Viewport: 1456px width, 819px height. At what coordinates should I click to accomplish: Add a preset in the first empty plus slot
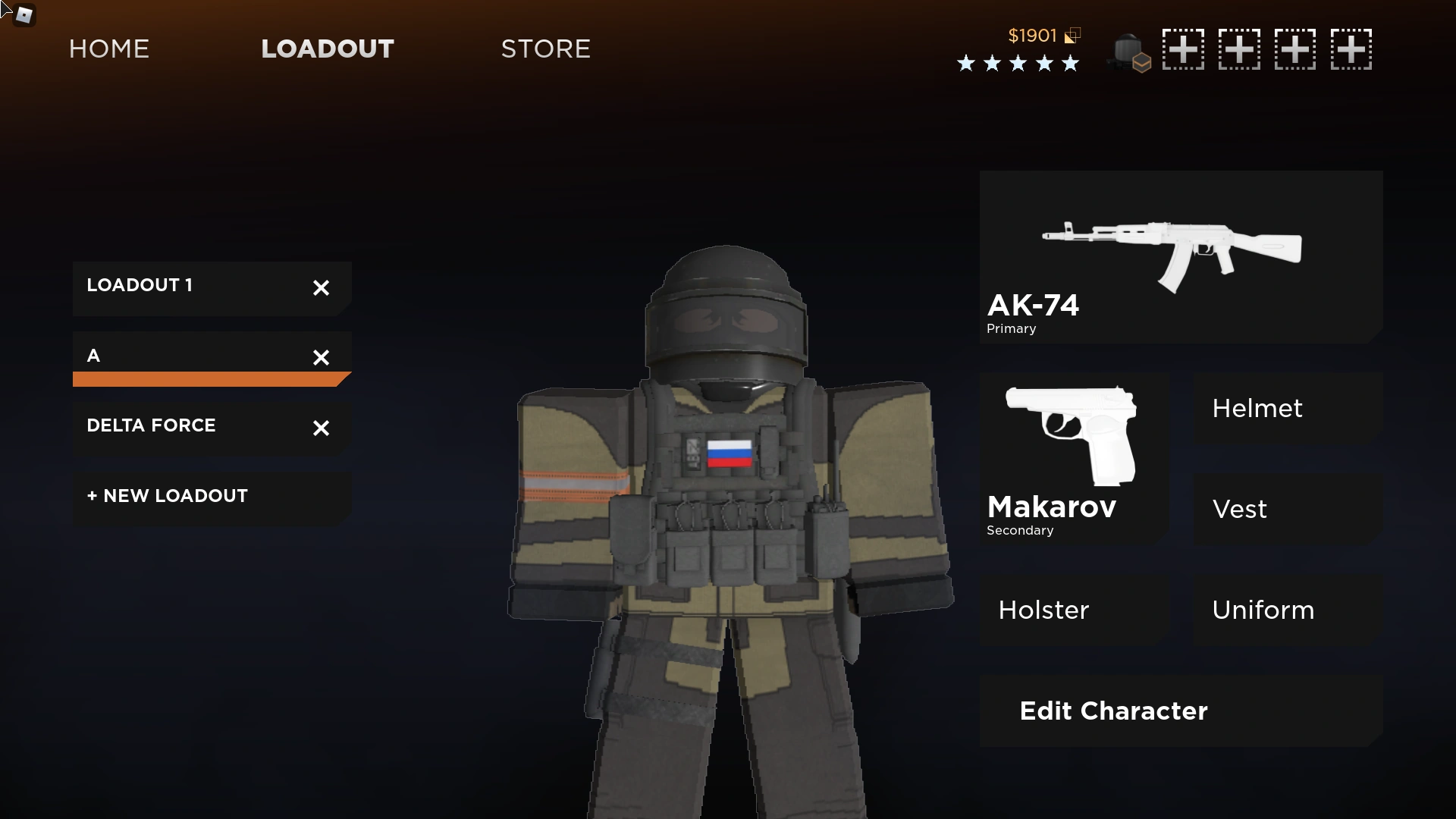[x=1184, y=49]
